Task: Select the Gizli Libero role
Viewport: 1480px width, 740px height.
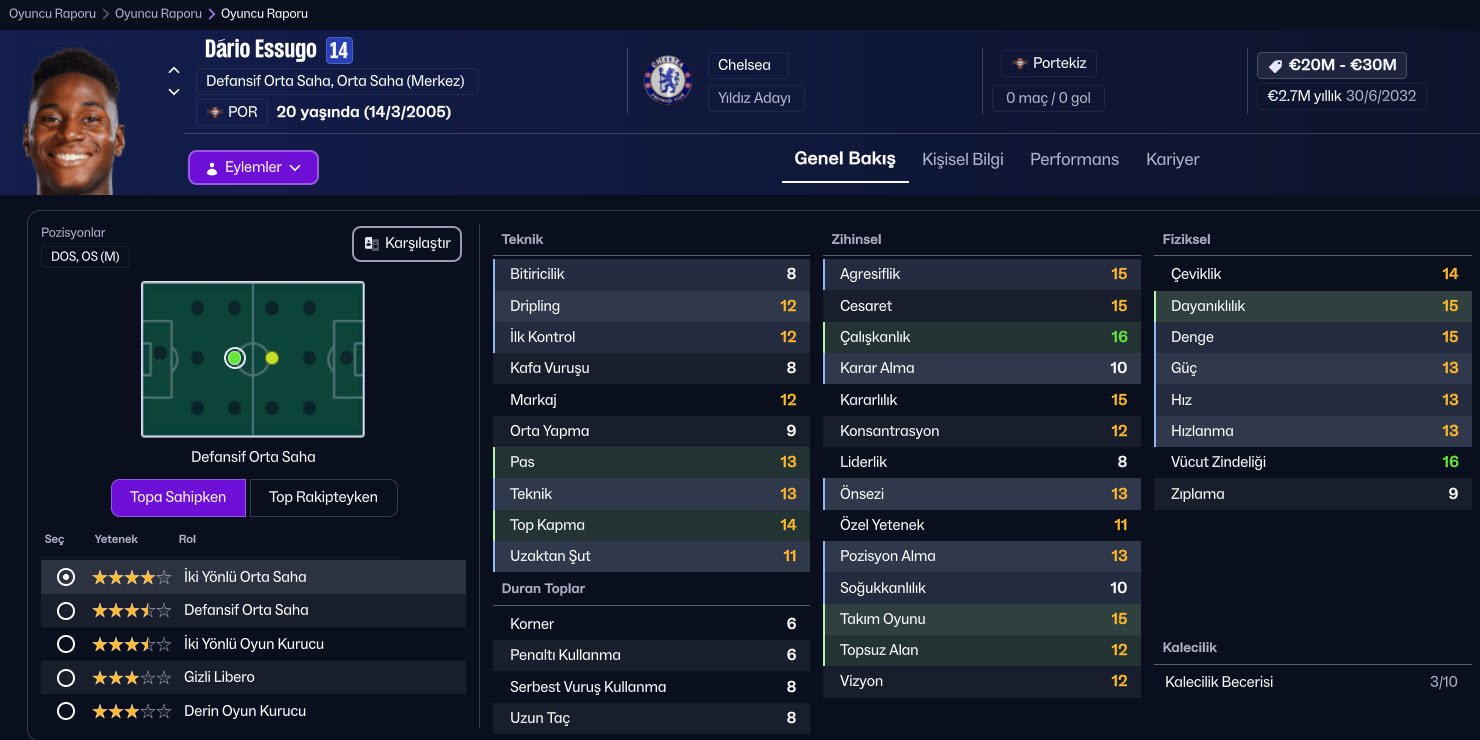Action: (66, 678)
